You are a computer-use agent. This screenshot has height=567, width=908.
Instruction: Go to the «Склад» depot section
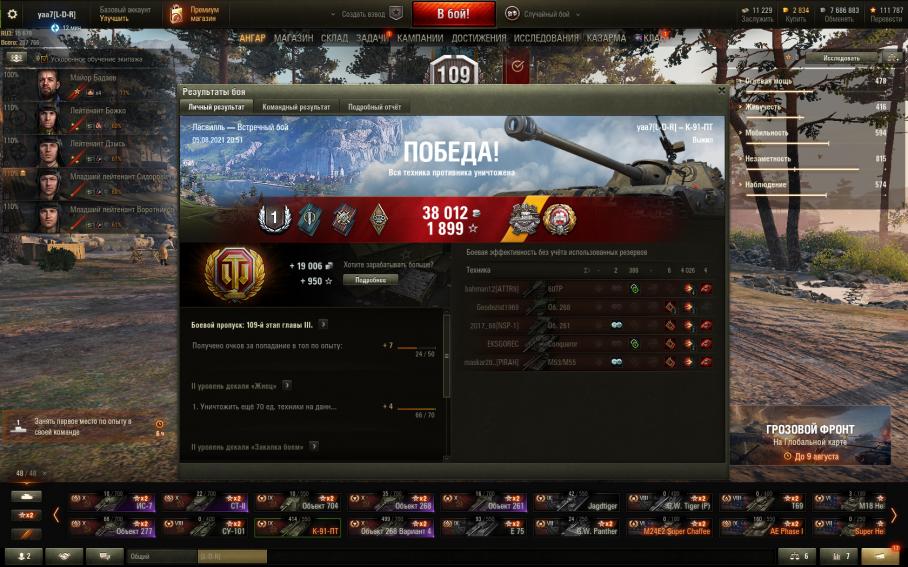pos(335,38)
